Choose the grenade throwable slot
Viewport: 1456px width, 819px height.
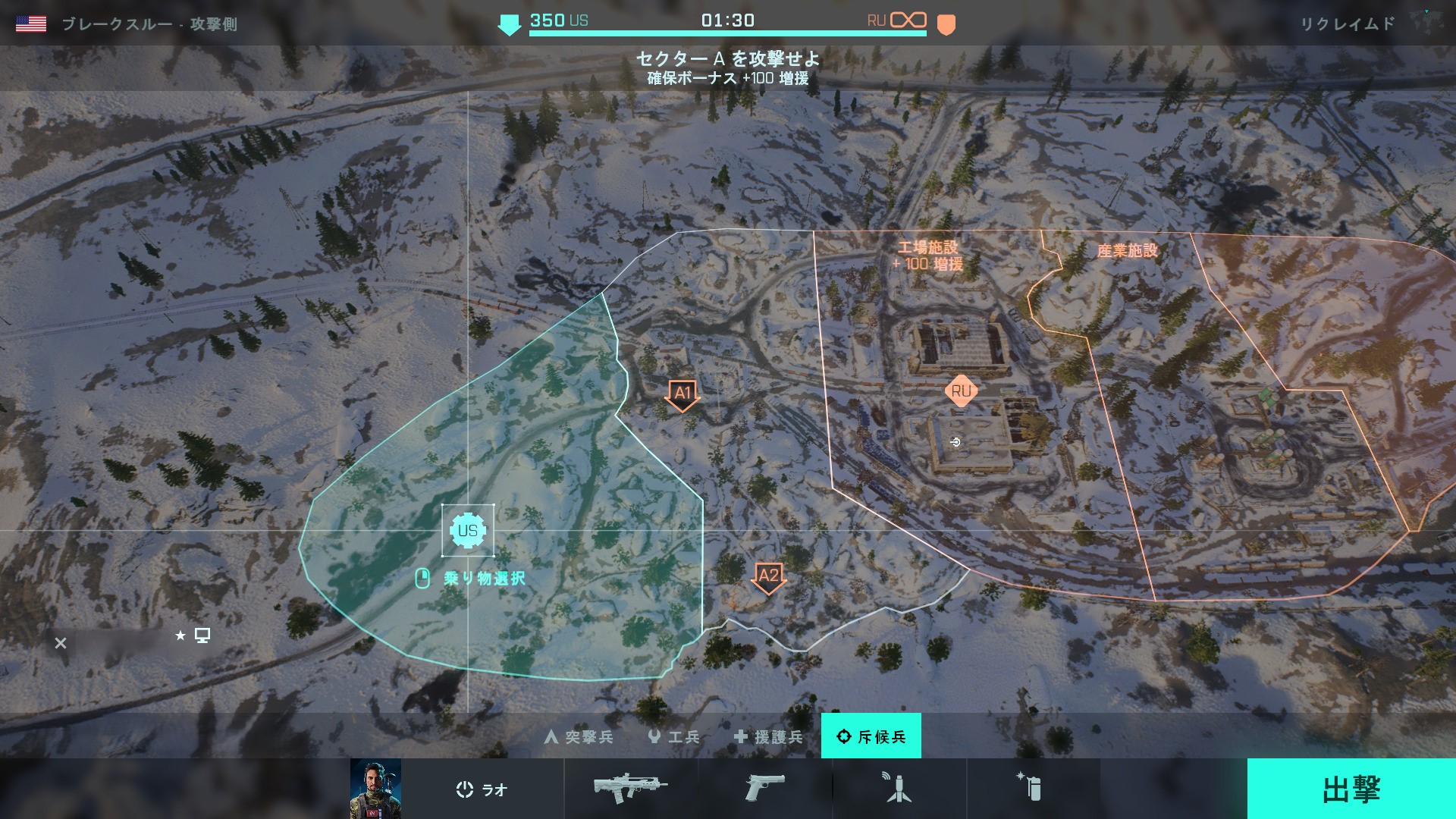(1031, 789)
